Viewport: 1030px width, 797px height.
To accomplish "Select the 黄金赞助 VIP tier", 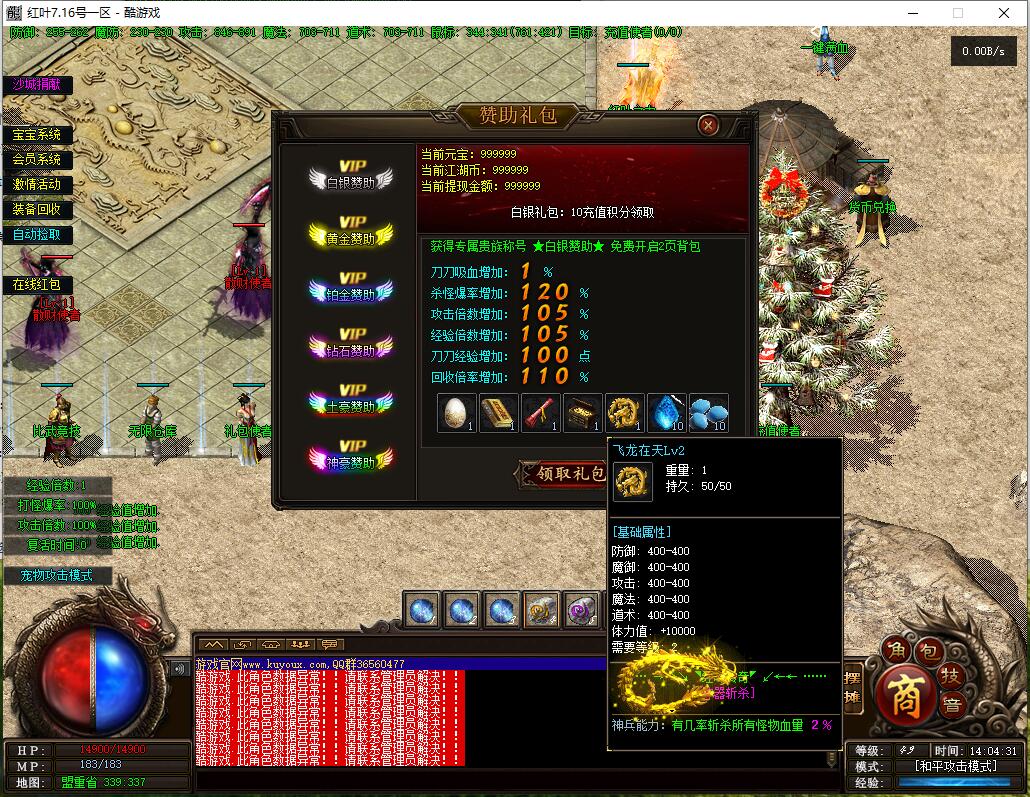I will (x=350, y=233).
